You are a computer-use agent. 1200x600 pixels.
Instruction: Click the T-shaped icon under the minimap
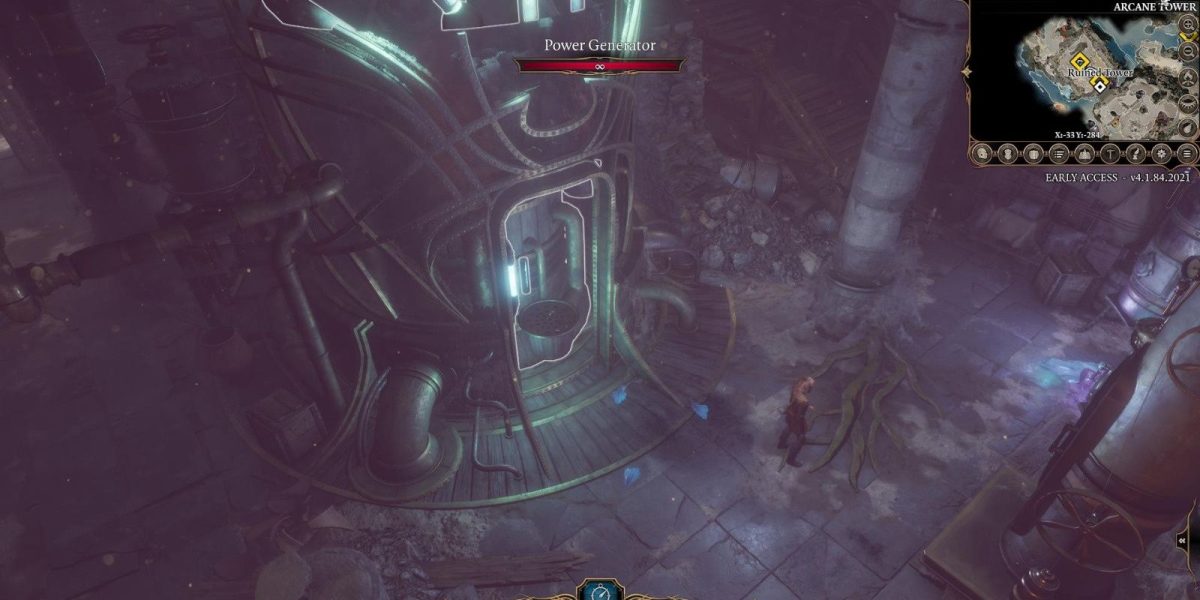point(1111,154)
